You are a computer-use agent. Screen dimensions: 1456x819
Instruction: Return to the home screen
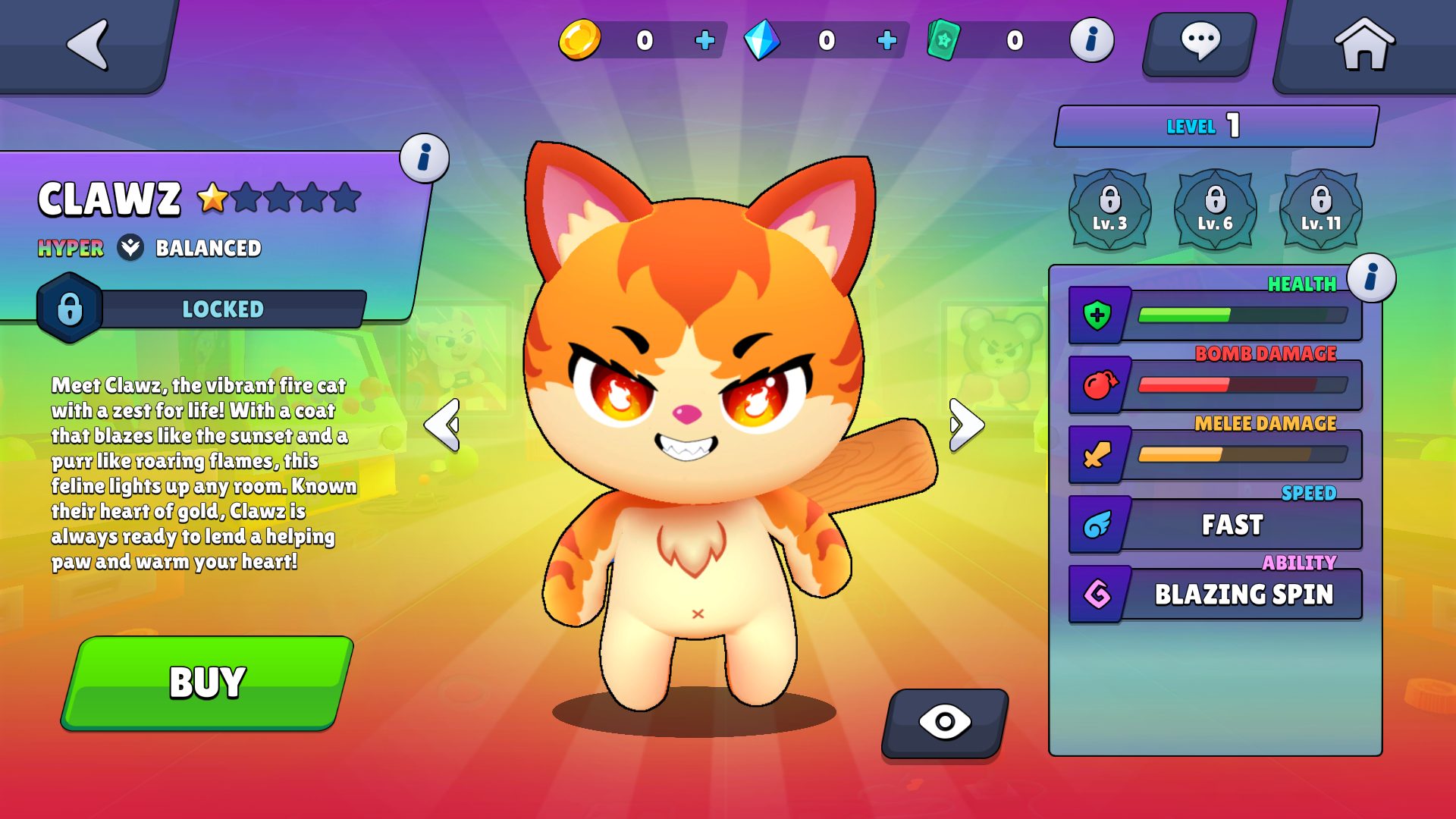pyautogui.click(x=1363, y=45)
